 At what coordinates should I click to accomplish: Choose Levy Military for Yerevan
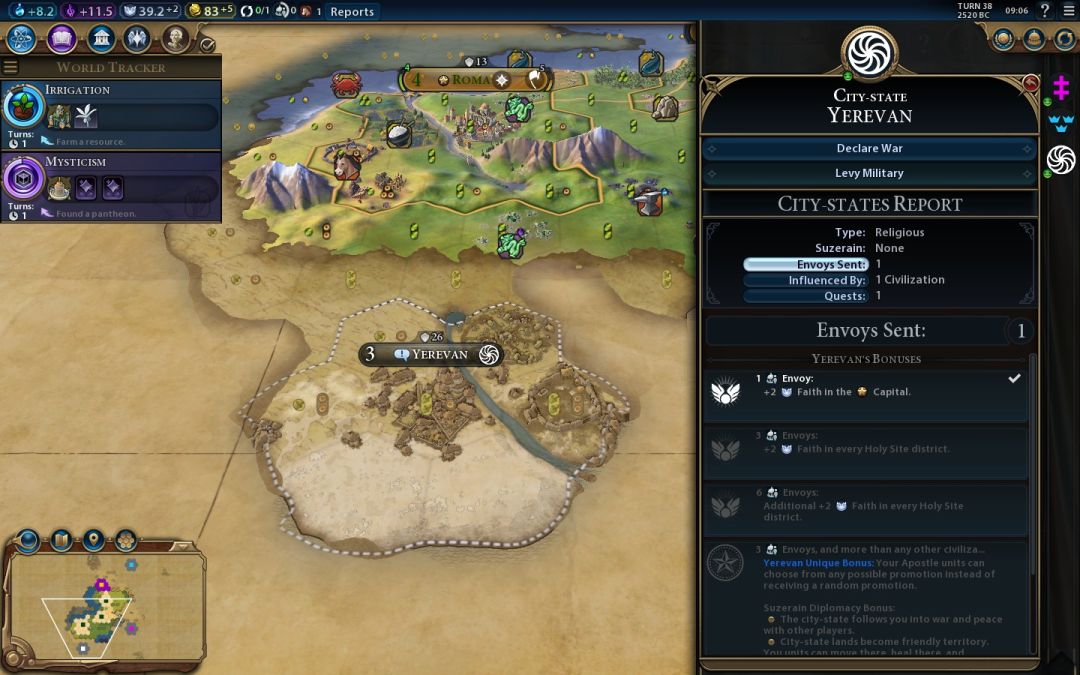tap(869, 173)
